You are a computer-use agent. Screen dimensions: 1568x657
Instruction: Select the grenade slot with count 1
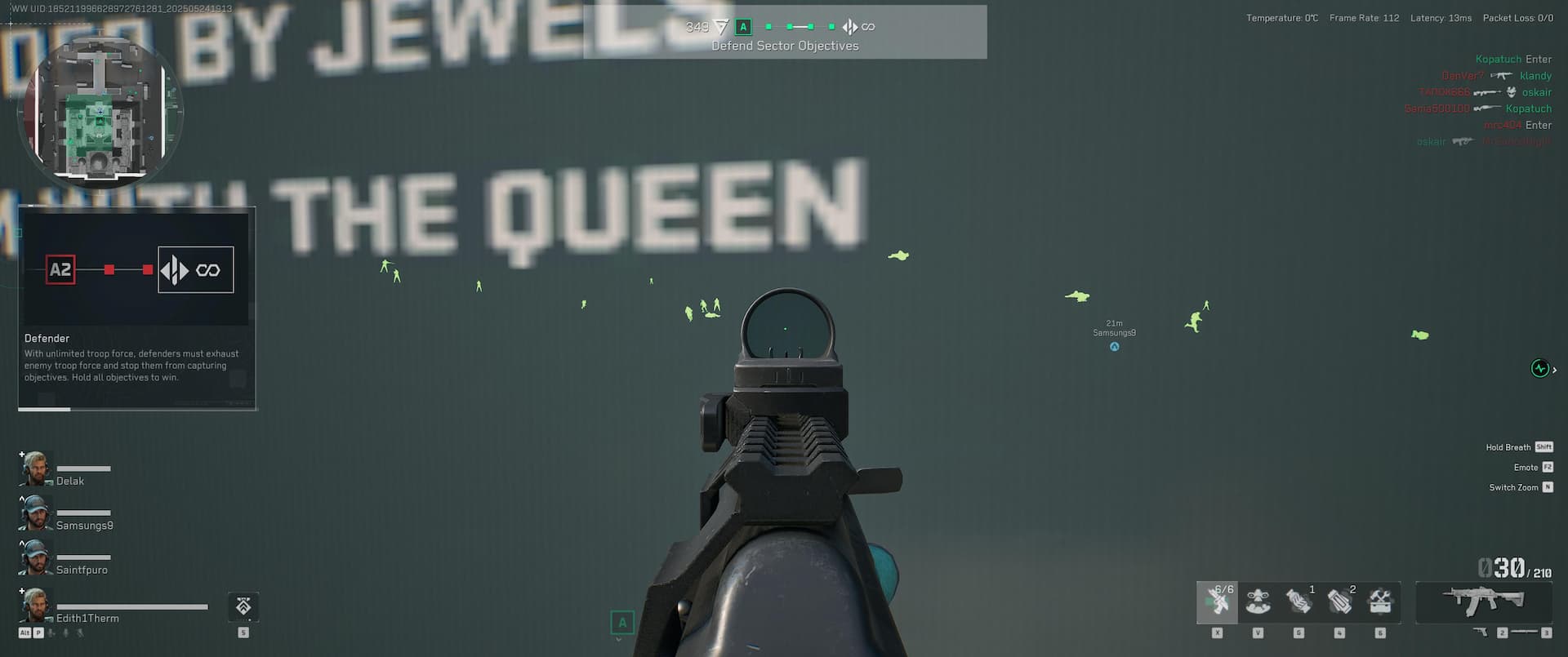[1298, 602]
